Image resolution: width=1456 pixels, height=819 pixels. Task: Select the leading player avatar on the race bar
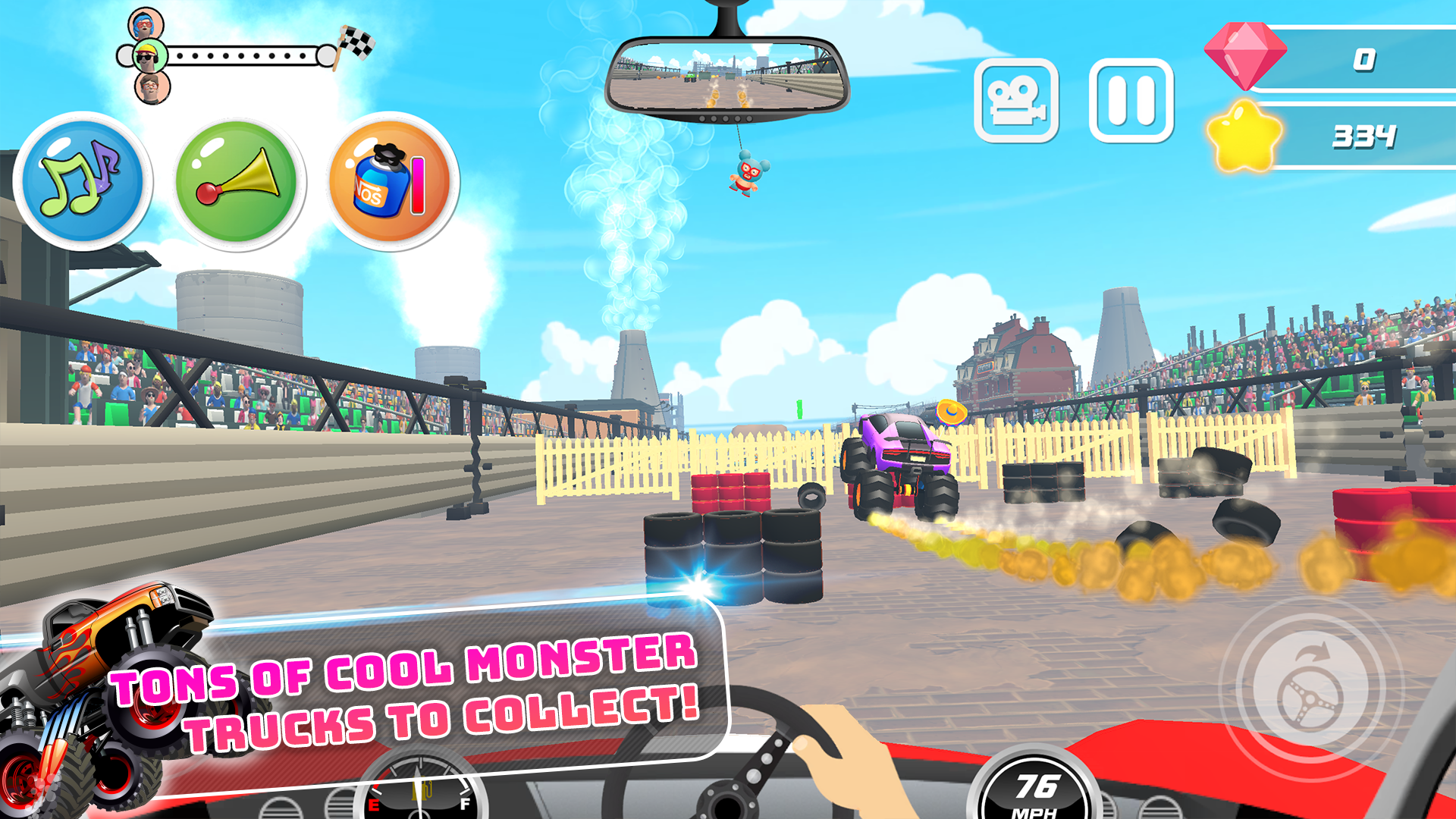(146, 23)
